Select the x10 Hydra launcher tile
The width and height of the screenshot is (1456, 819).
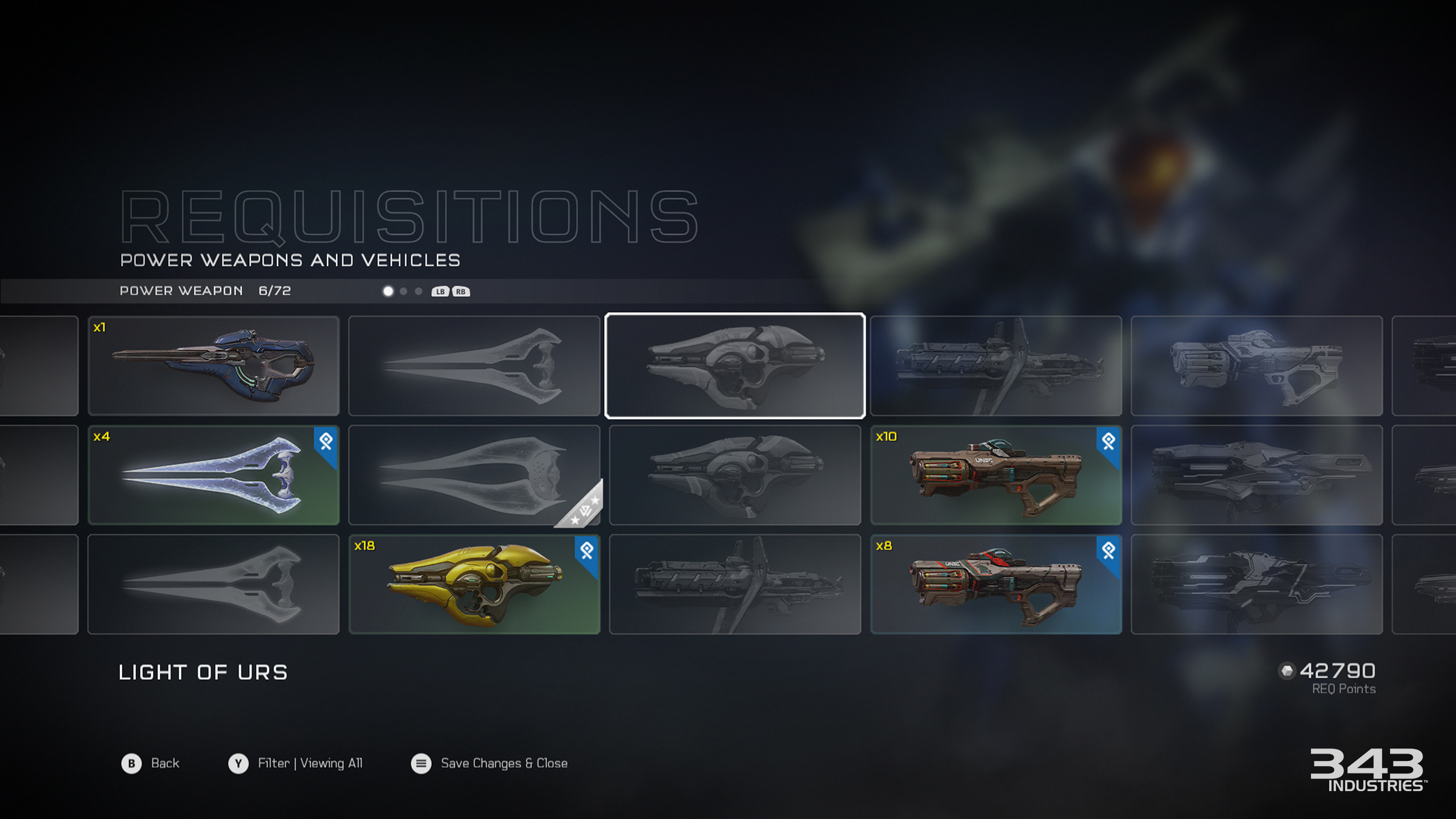[995, 475]
